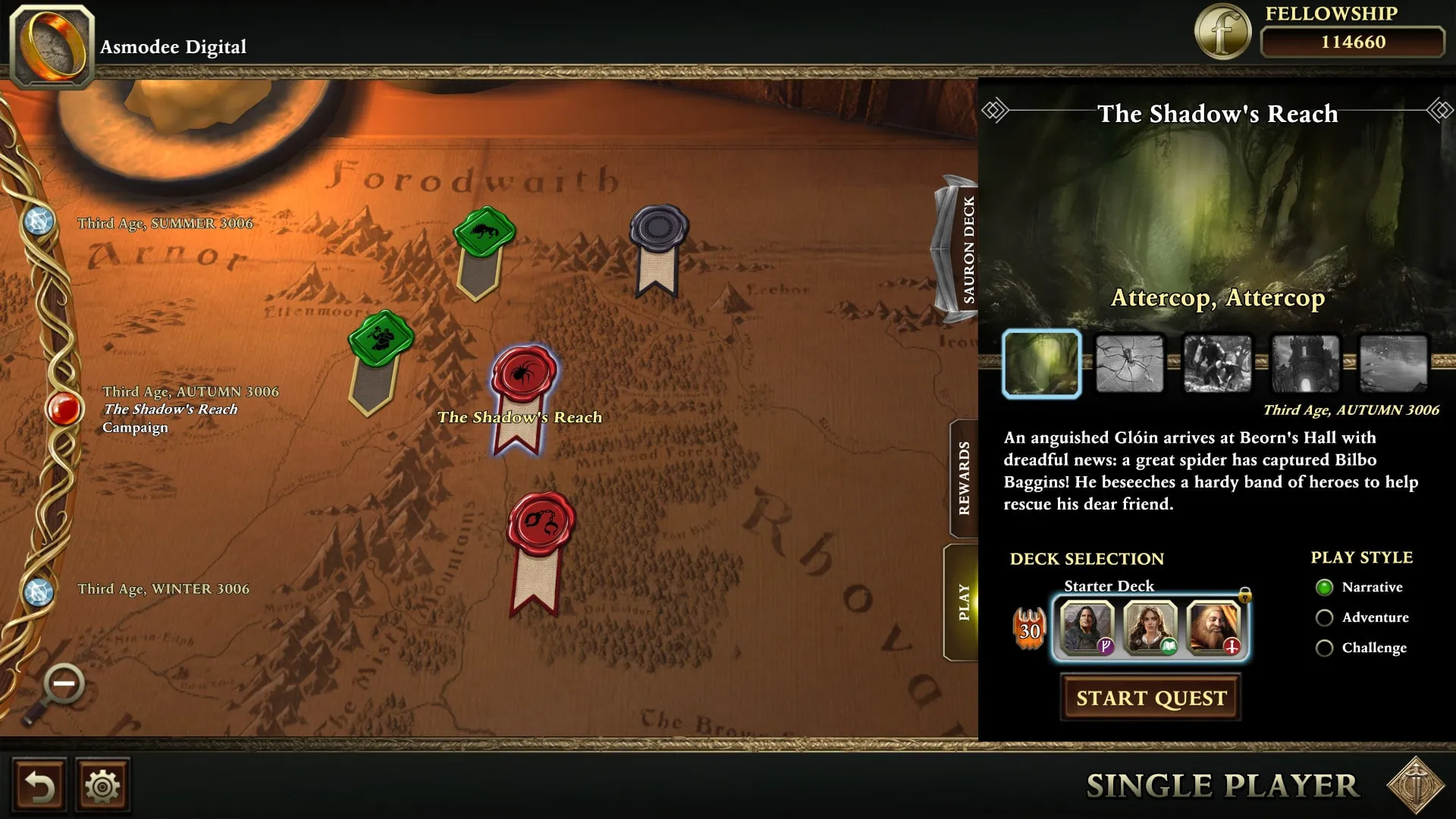Jump to Winter 3006 timeline node
The height and width of the screenshot is (819, 1456).
coord(39,591)
